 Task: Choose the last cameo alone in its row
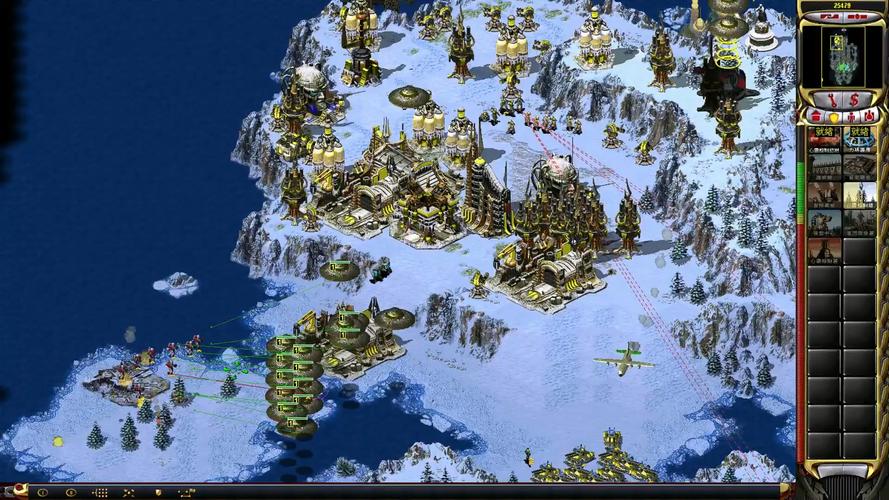825,250
